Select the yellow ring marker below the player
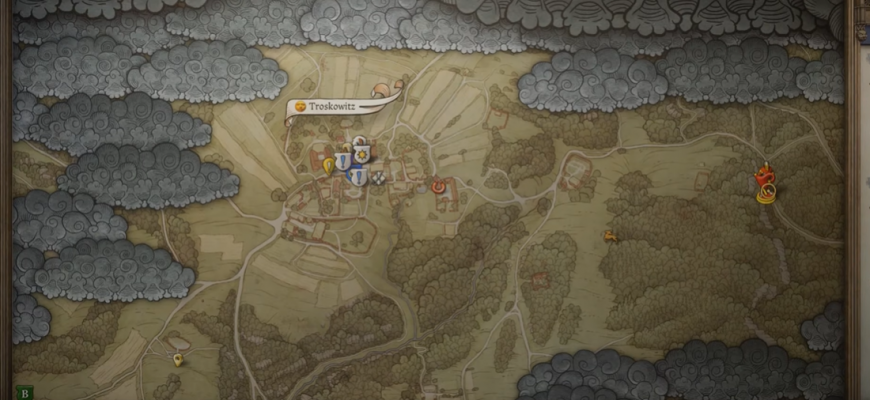The image size is (870, 400). pos(766,196)
